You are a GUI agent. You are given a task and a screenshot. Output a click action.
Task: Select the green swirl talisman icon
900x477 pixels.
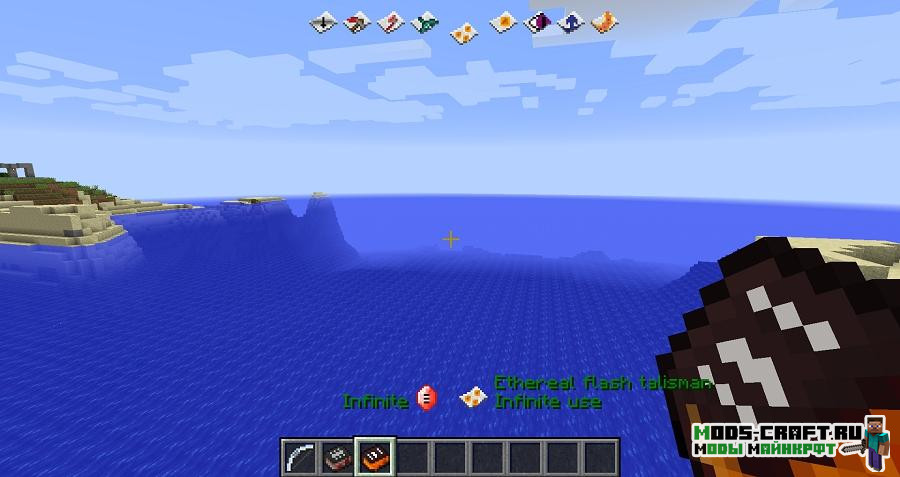(x=427, y=21)
